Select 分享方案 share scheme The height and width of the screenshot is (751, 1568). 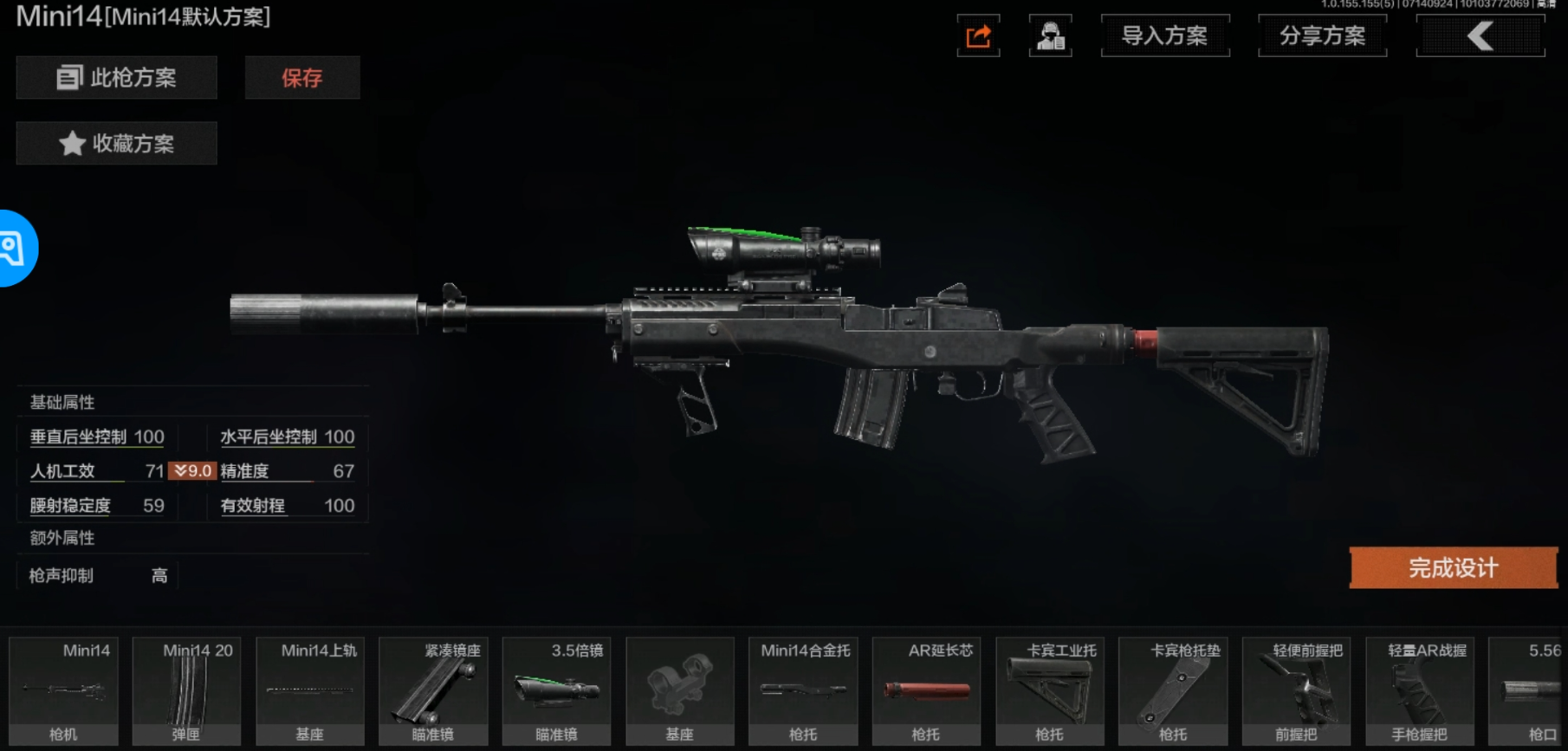(1322, 36)
